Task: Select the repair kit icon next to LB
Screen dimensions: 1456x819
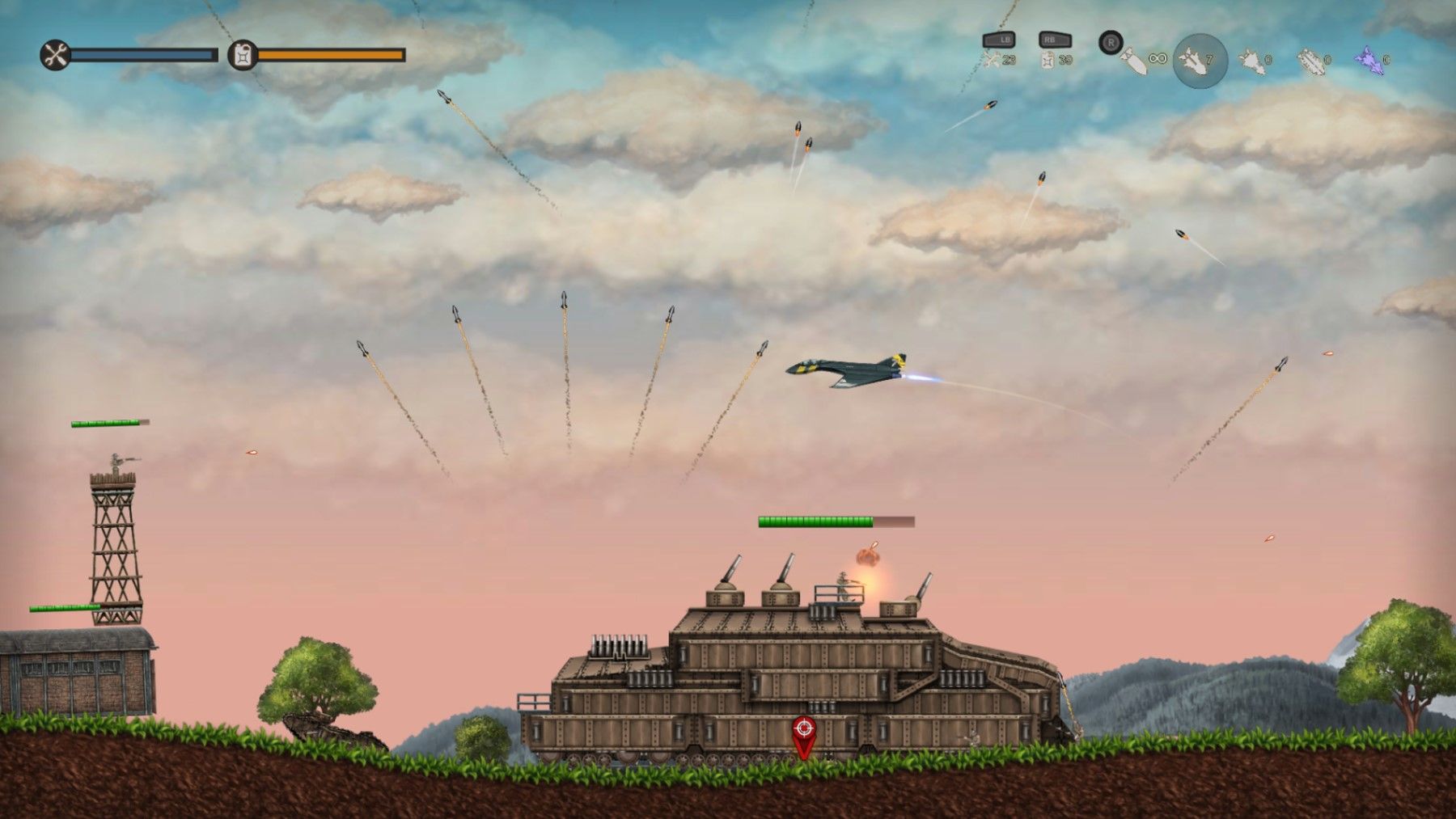Action: click(991, 58)
